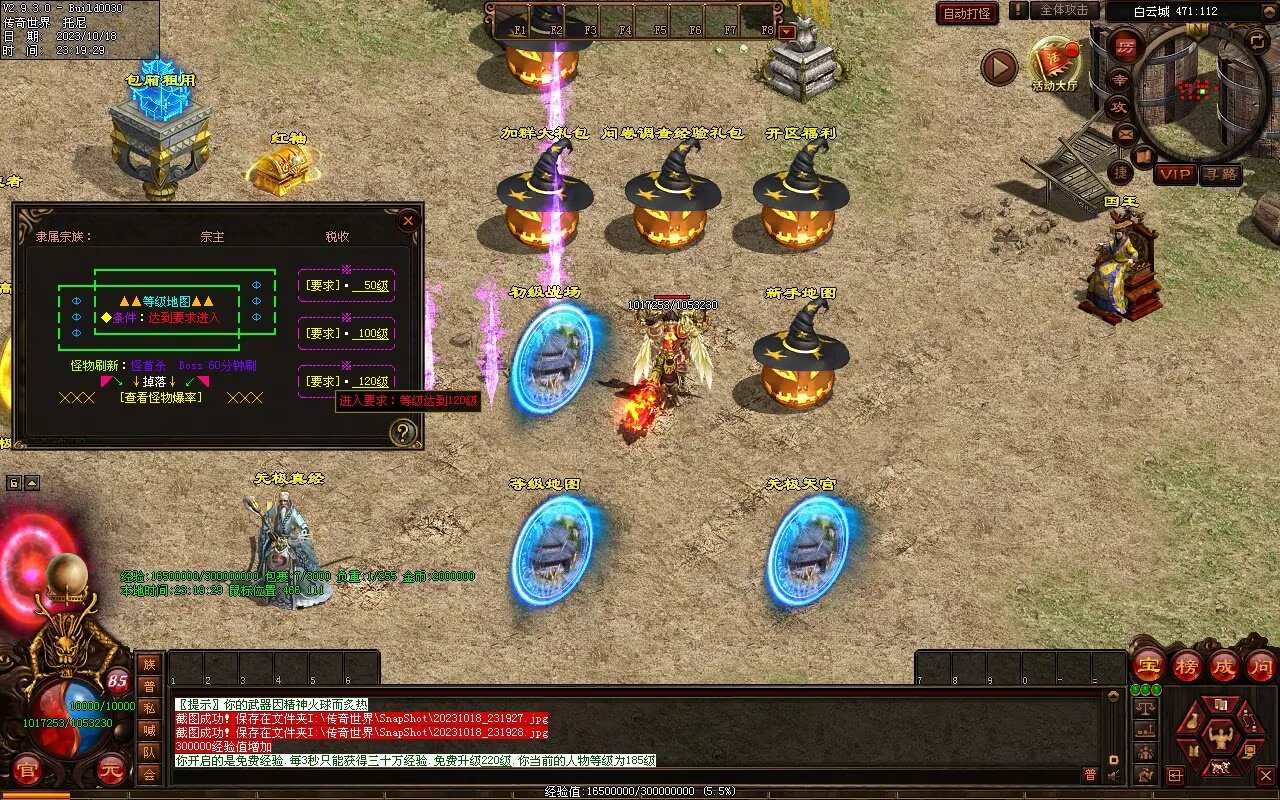This screenshot has height=800, width=1280.
Task: Close the level map requirements panel
Action: pos(407,221)
